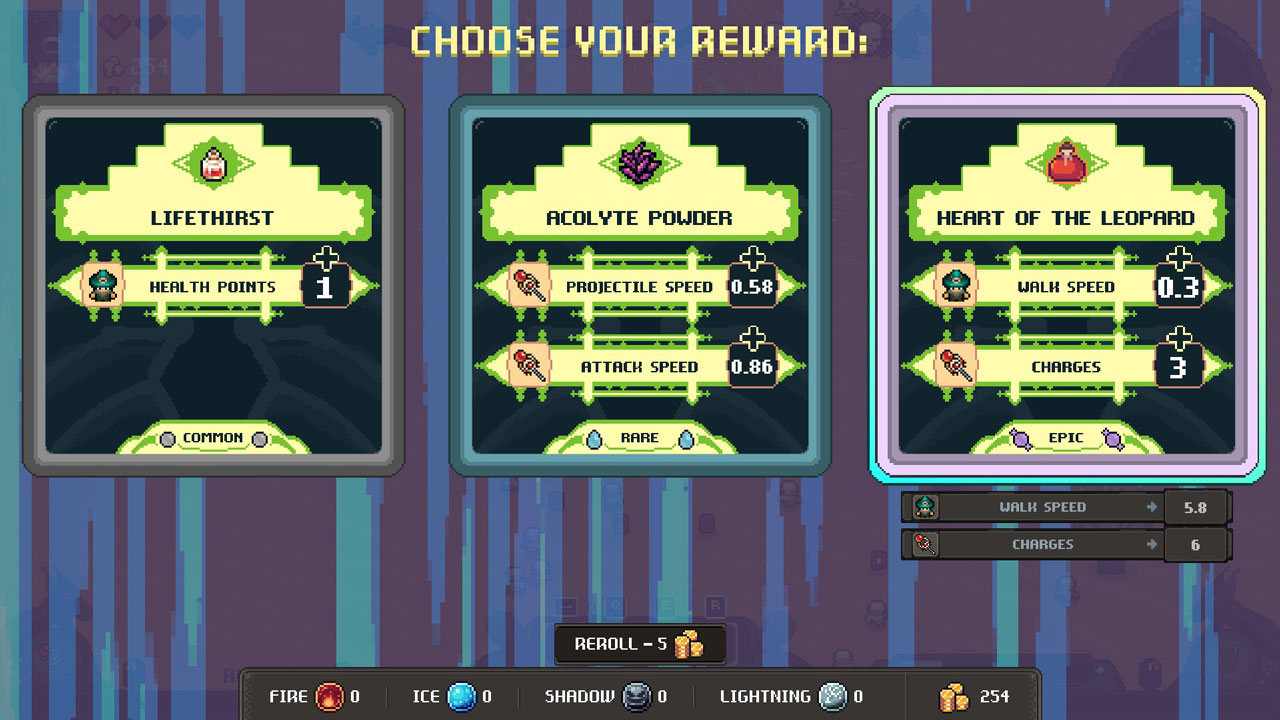1280x720 pixels.
Task: Pick the Heart of the Leopard card
Action: click(1066, 285)
